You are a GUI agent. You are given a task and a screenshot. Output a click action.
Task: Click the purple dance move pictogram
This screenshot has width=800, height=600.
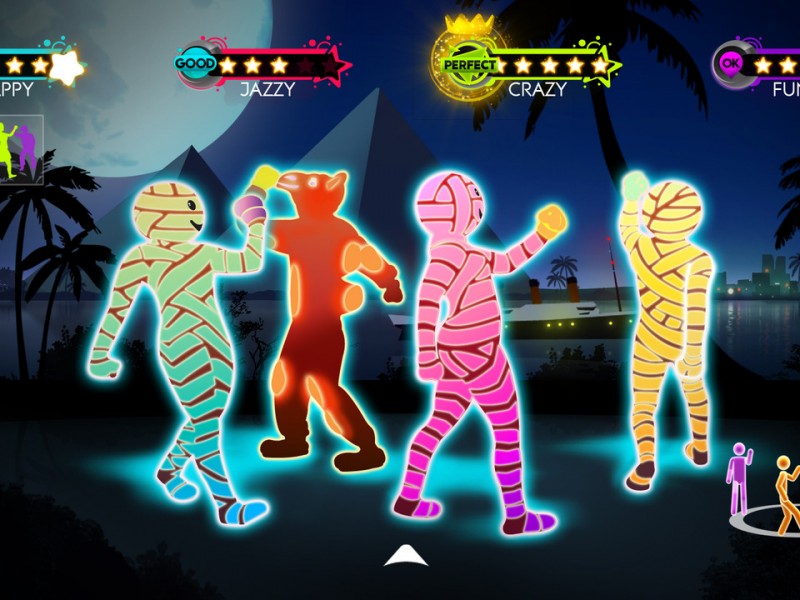click(x=740, y=478)
